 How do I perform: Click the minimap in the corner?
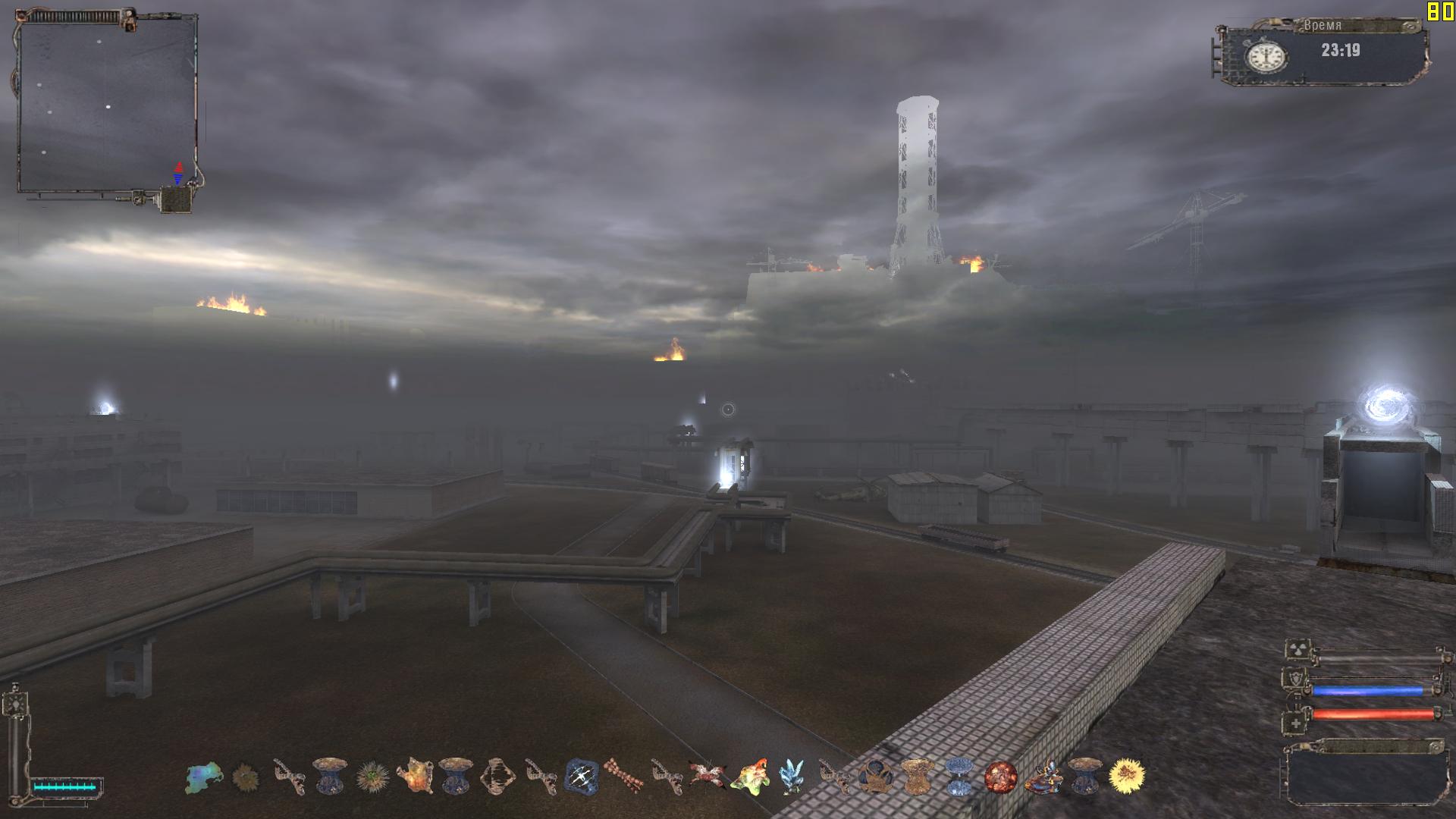(106, 106)
